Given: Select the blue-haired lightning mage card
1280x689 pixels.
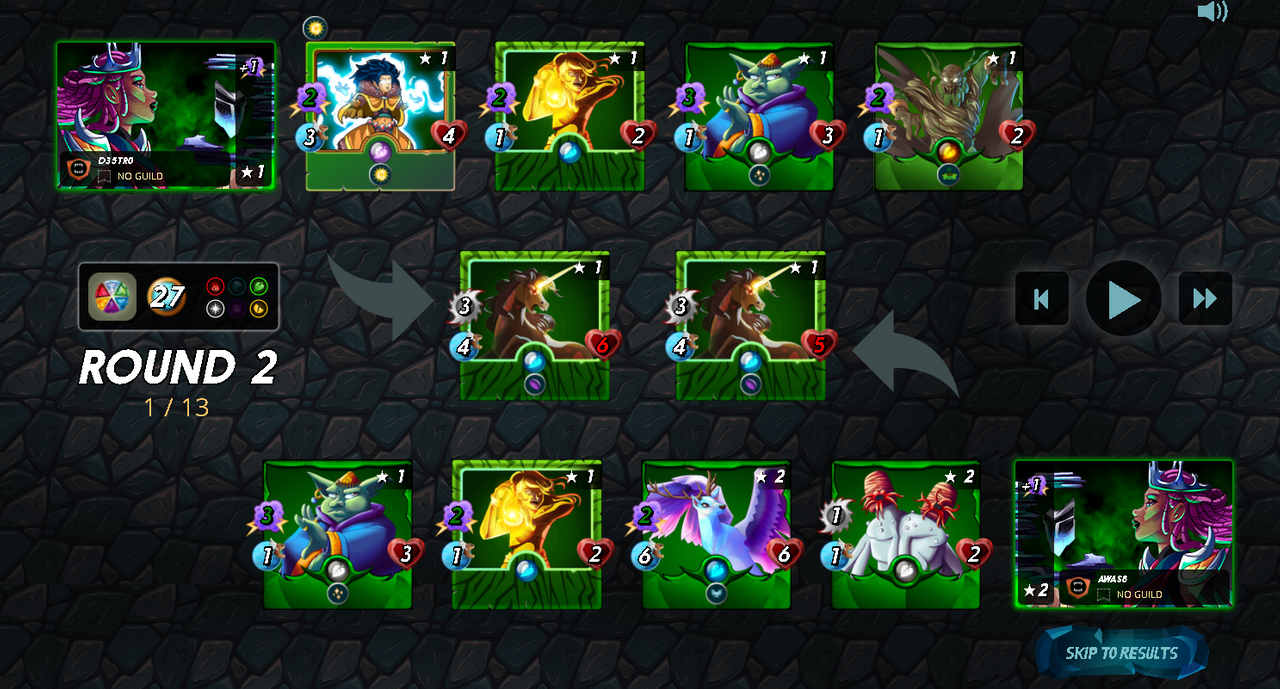Looking at the screenshot, I should click(x=380, y=115).
